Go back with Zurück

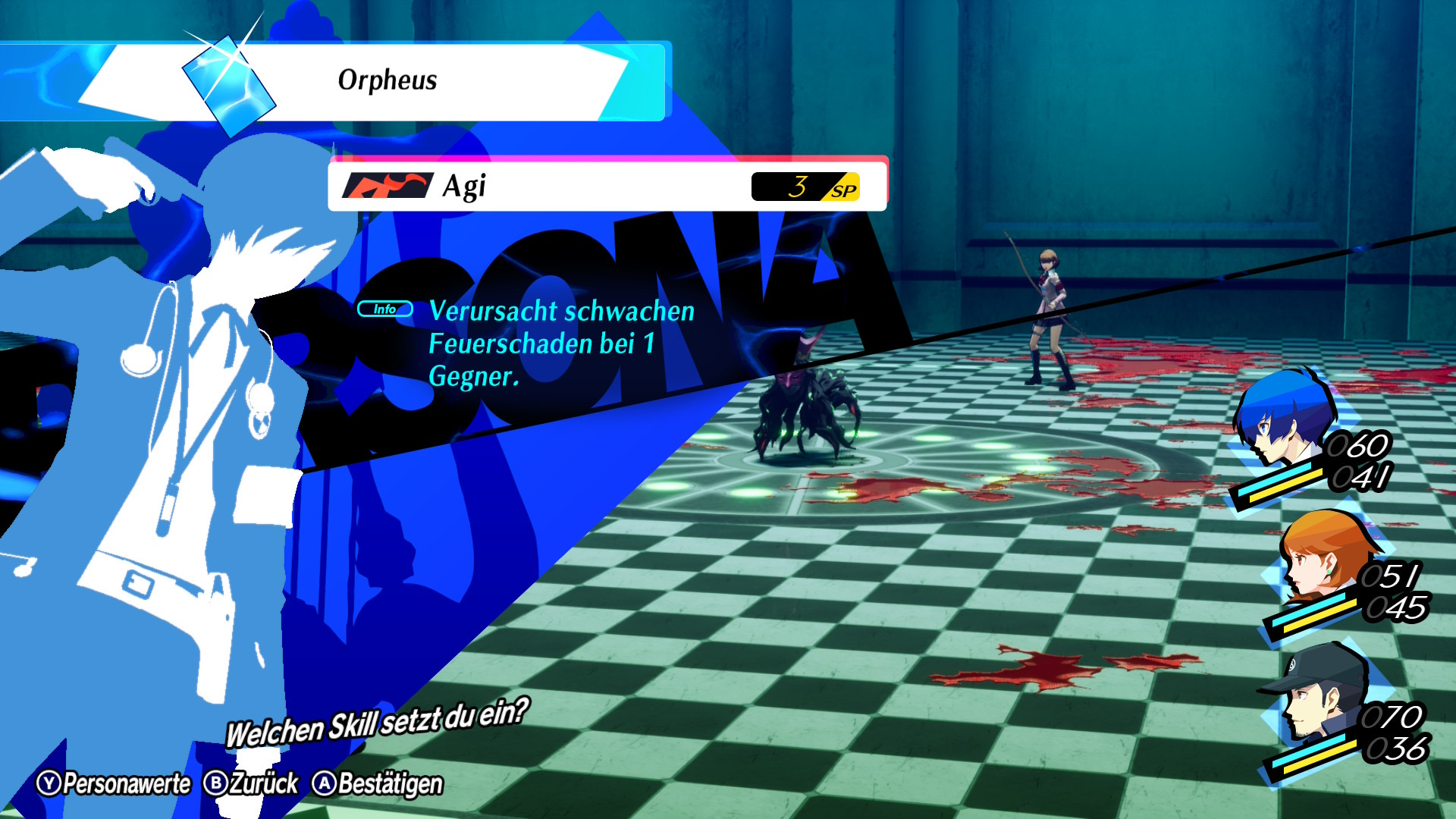coord(252,783)
